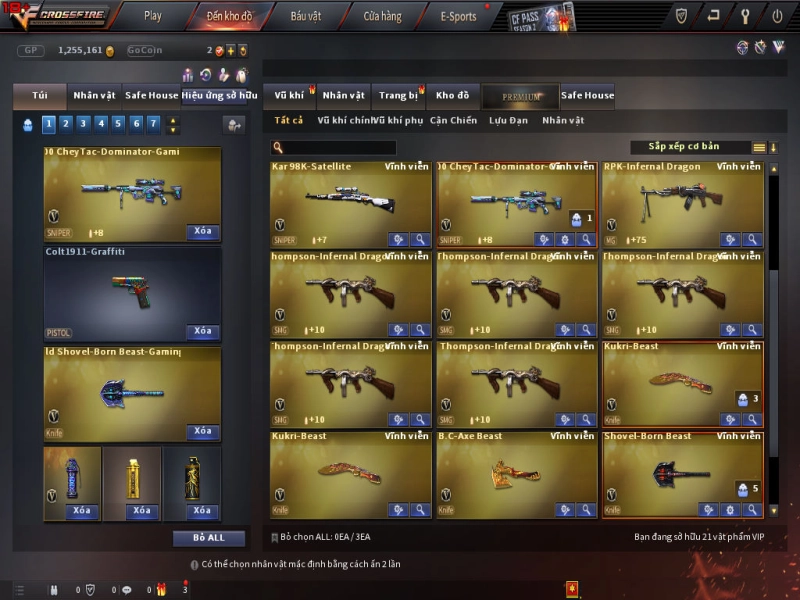Filter by Cận Chiến weapons
This screenshot has width=800, height=600.
[453, 120]
